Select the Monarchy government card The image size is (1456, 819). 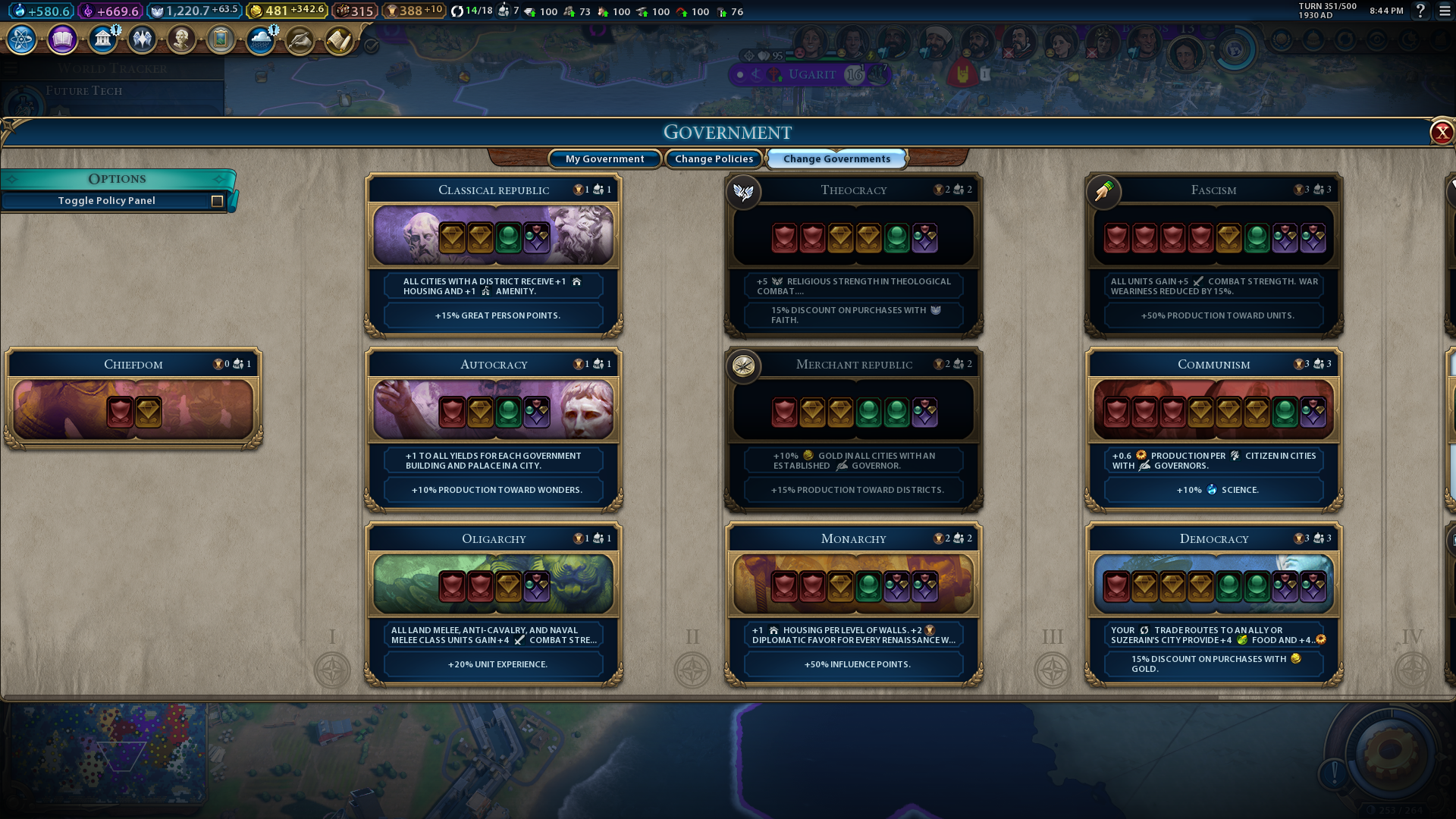854,604
